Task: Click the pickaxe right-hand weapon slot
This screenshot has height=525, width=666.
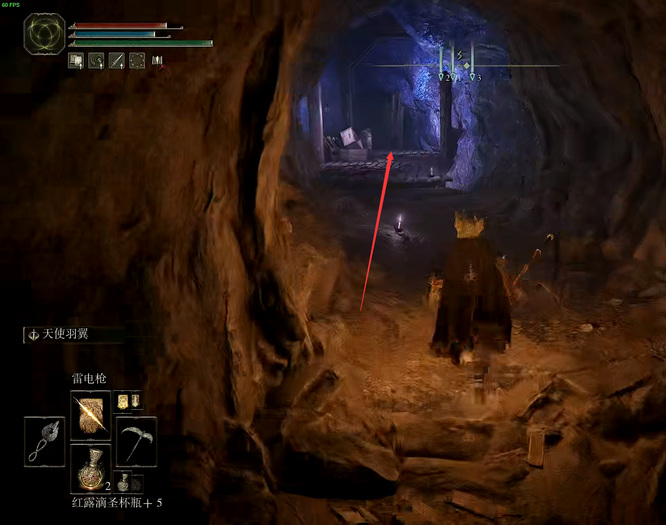Action: [x=135, y=440]
